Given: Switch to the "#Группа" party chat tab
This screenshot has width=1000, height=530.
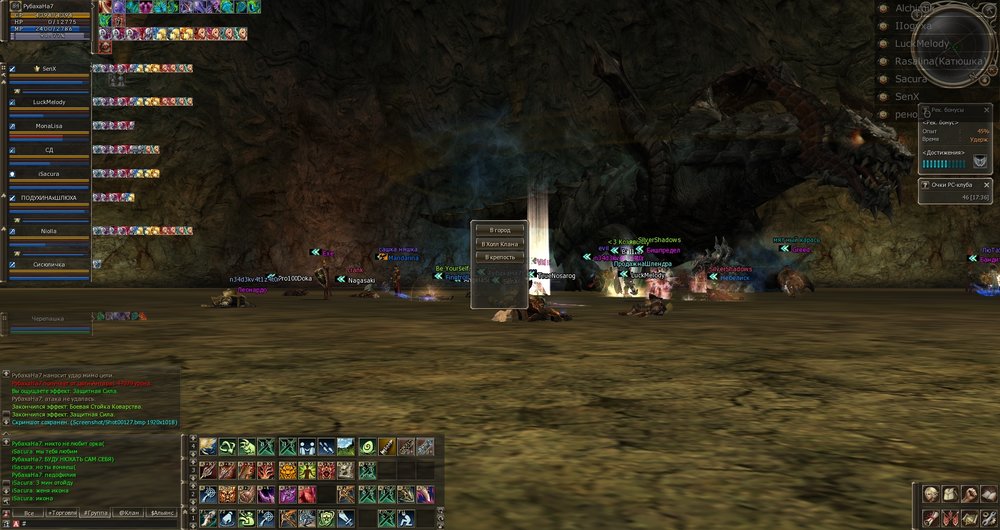Looking at the screenshot, I should (x=96, y=512).
